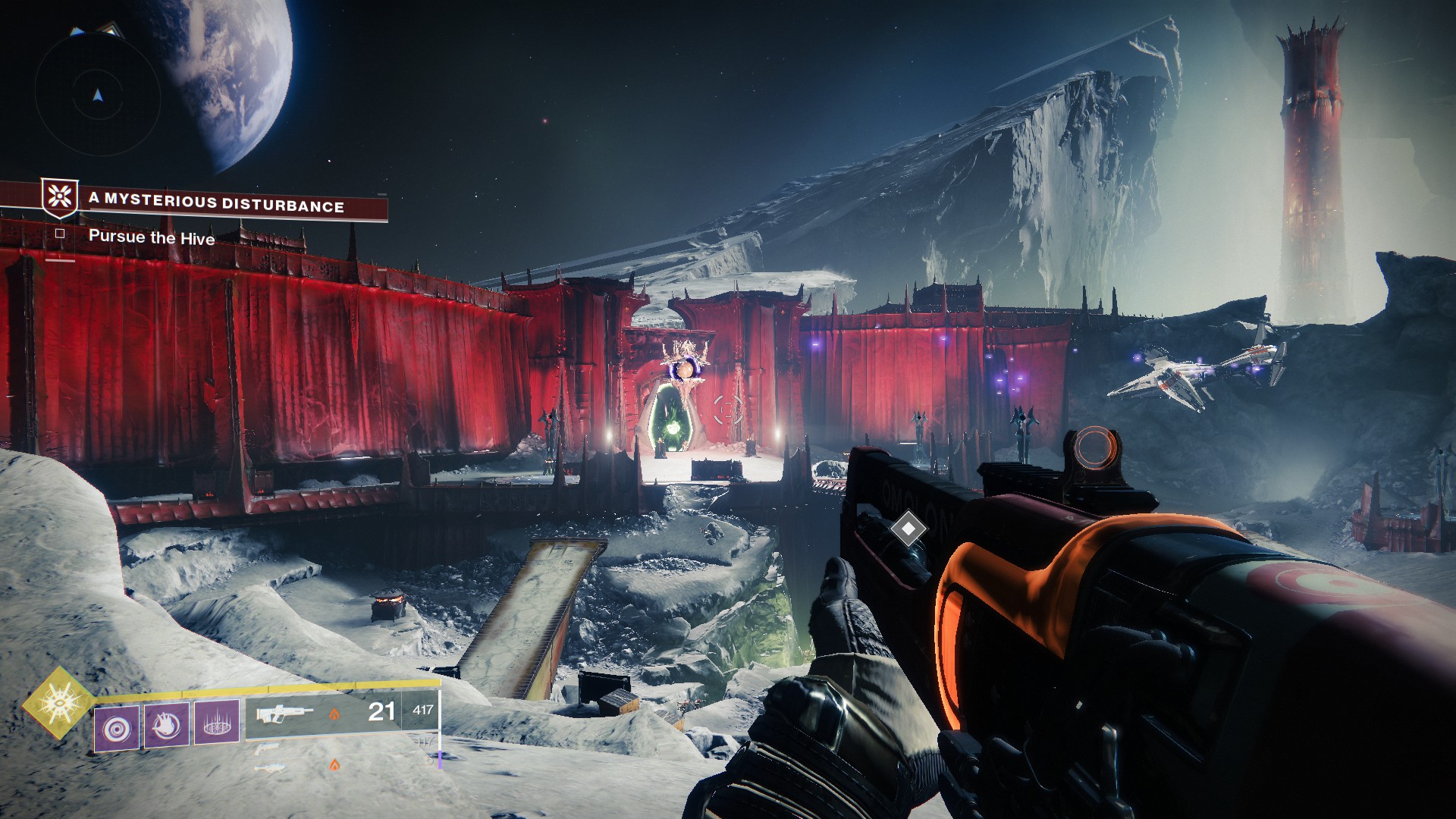This screenshot has width=1456, height=819.
Task: Select the vortex grenade ability icon
Action: [x=117, y=729]
